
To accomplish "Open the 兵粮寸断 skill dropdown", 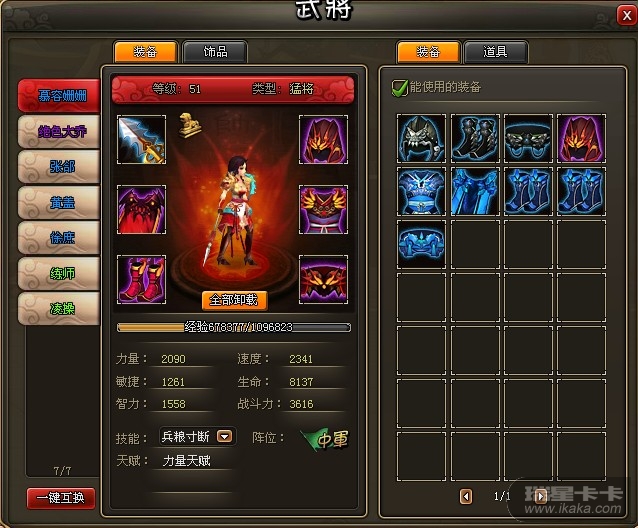I will [225, 436].
